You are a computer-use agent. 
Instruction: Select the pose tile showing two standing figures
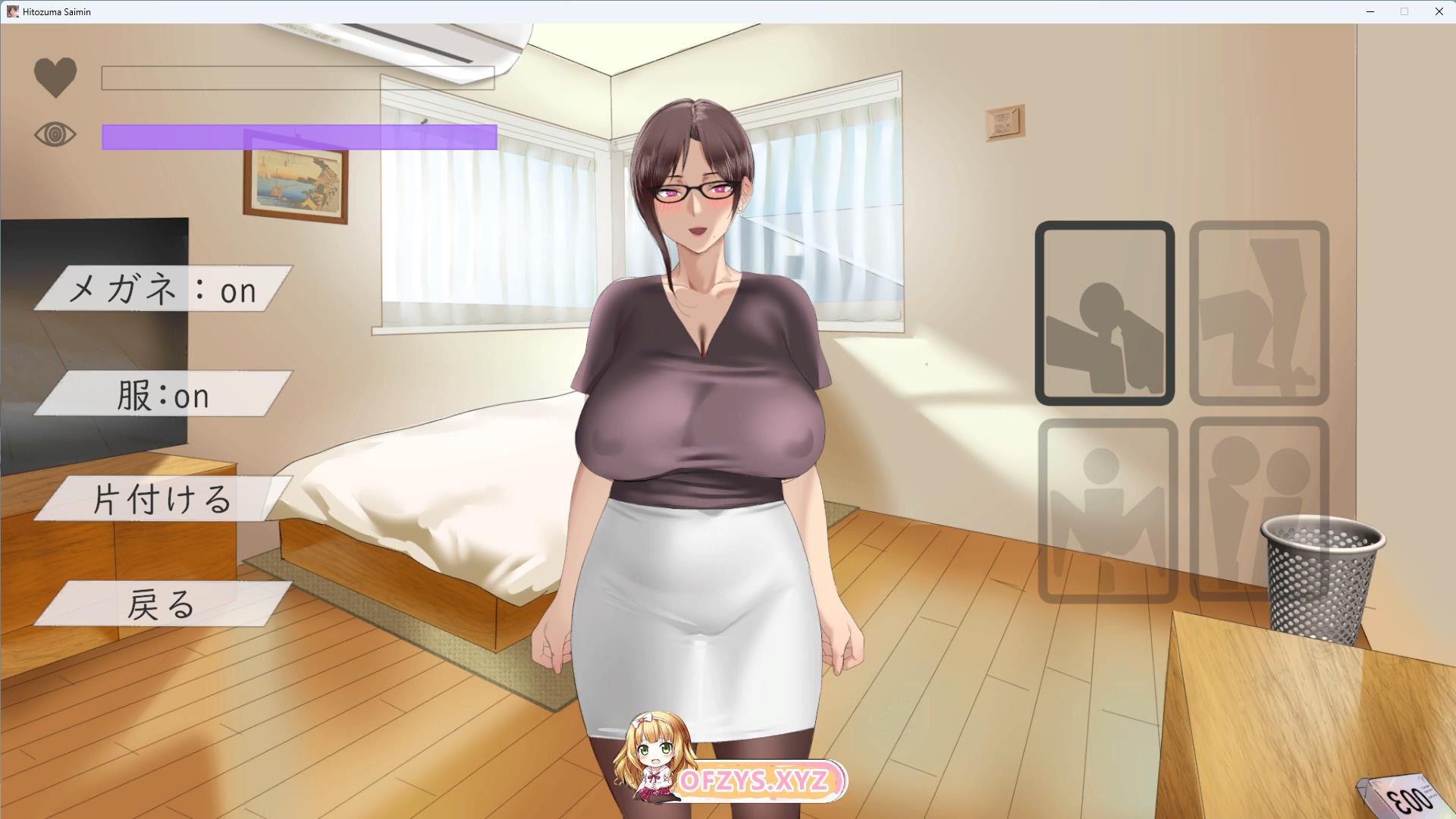click(x=1259, y=510)
